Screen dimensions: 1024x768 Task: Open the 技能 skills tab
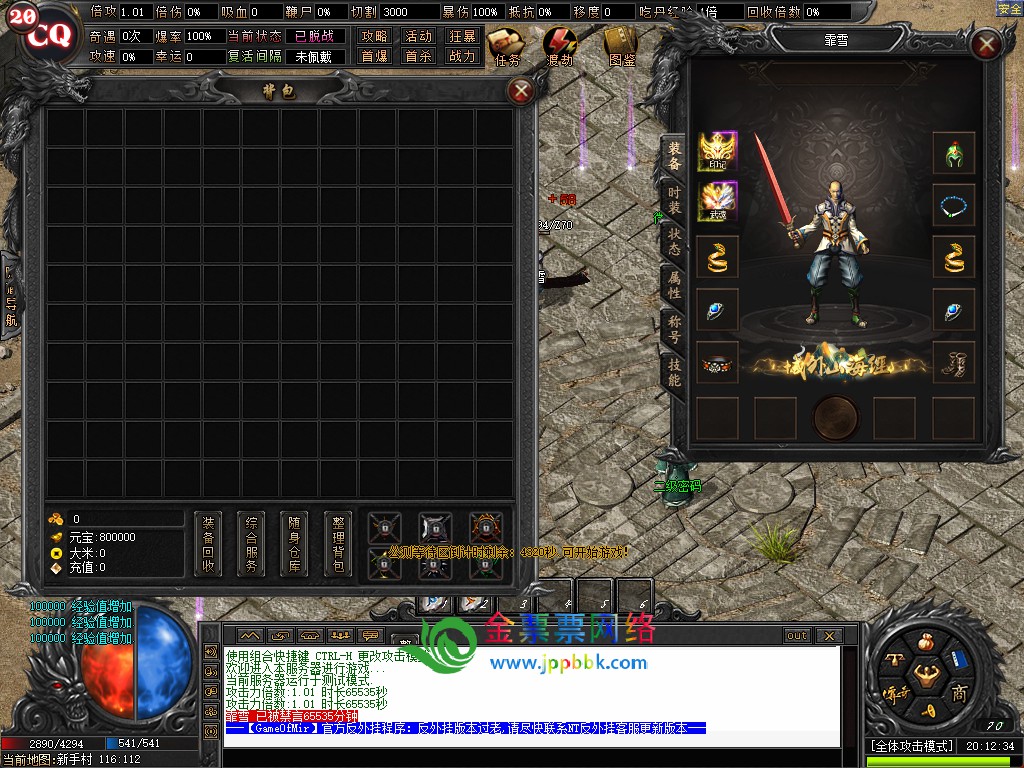pos(674,372)
